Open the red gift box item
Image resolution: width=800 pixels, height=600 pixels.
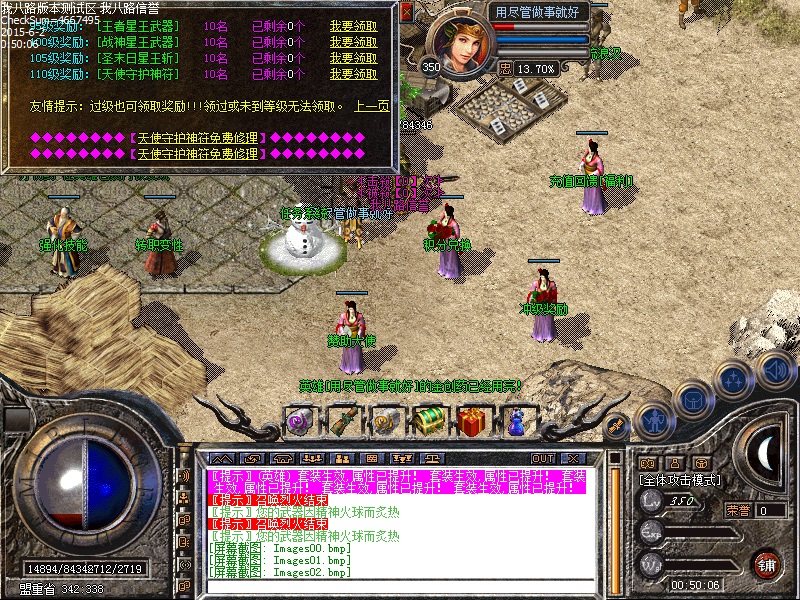pos(474,419)
